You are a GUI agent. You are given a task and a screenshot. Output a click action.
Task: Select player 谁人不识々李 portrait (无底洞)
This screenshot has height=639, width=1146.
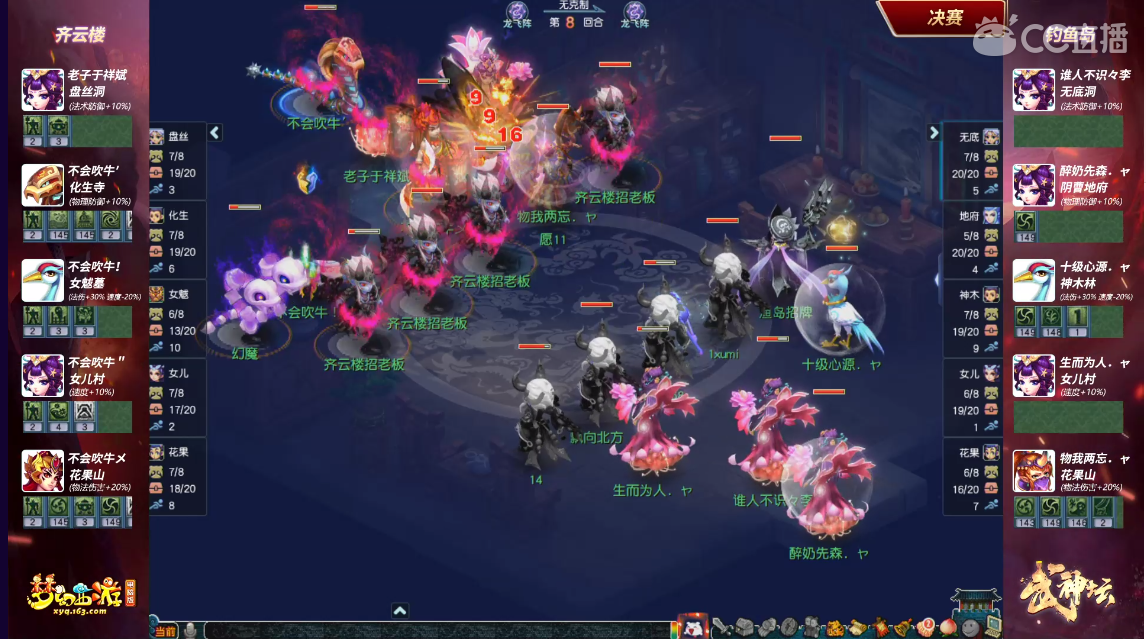(1033, 90)
